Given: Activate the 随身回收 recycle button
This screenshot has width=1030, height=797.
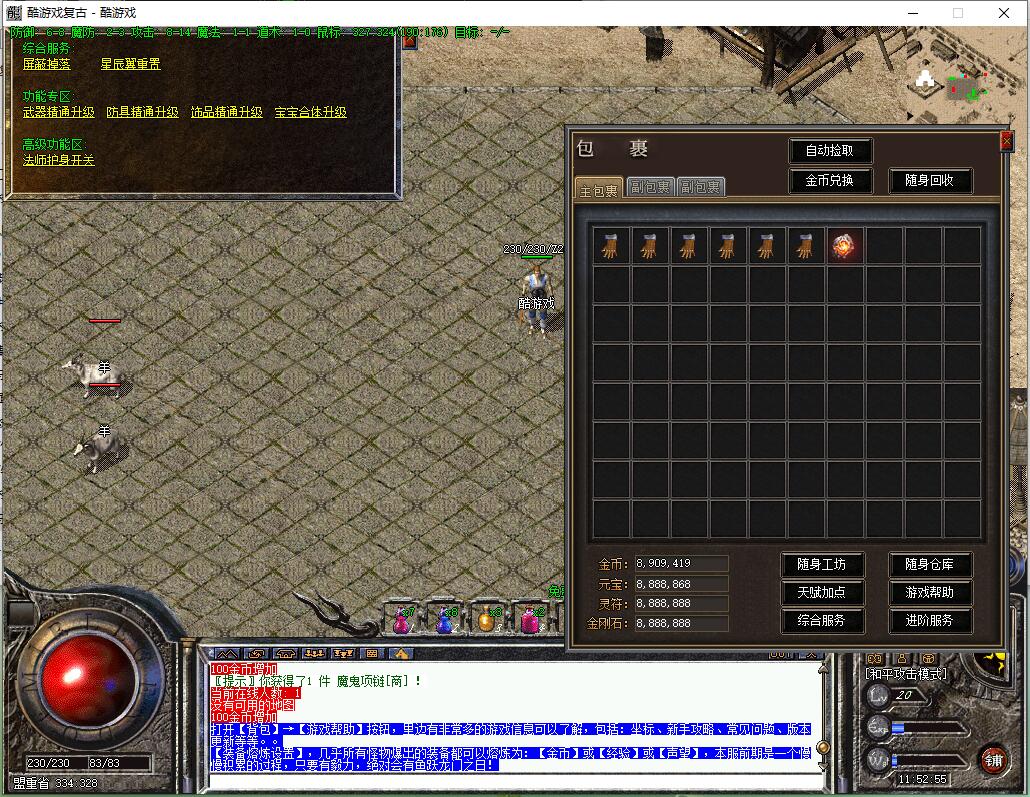Looking at the screenshot, I should pyautogui.click(x=929, y=181).
